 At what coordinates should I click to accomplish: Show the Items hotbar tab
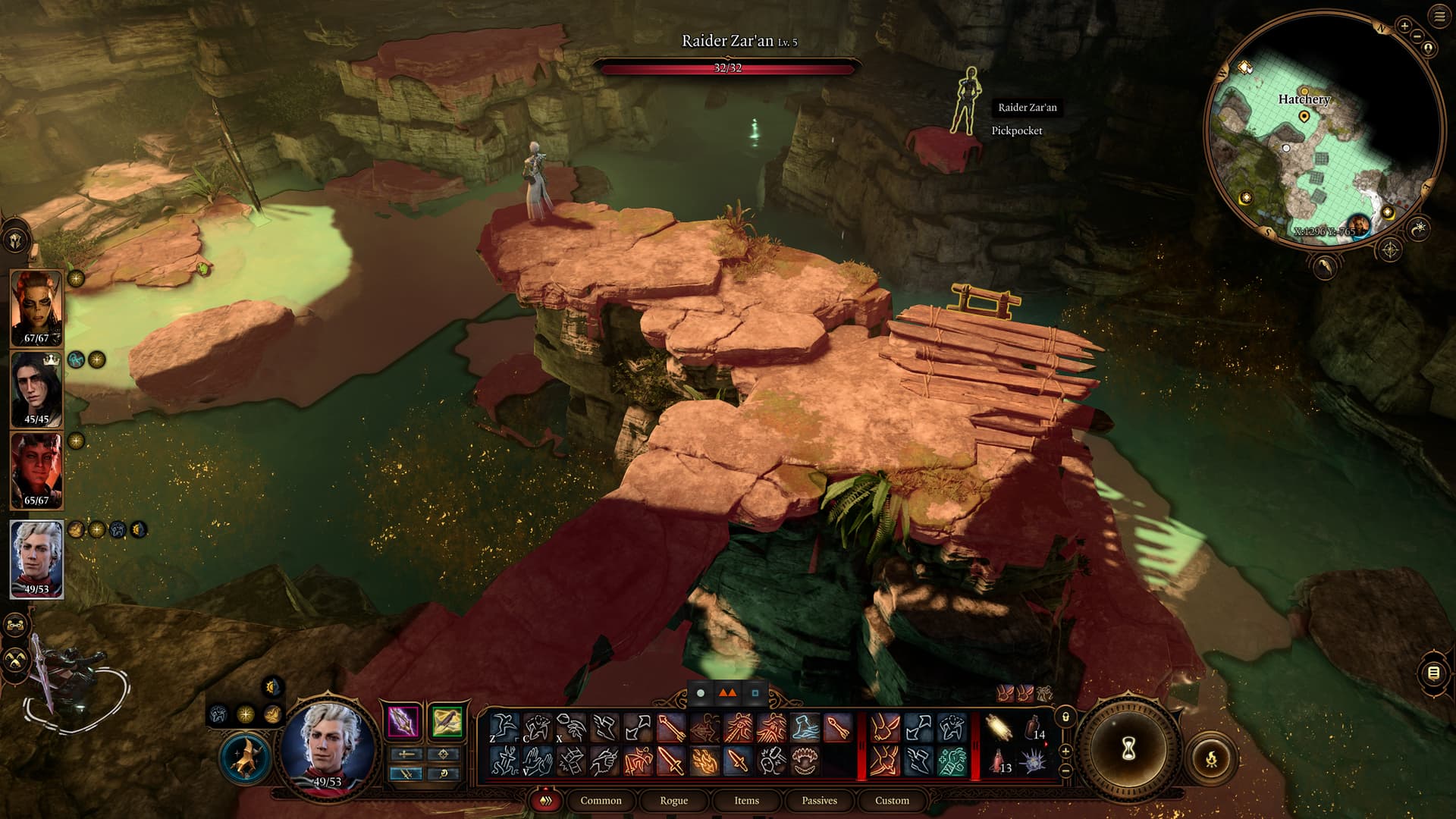(746, 800)
